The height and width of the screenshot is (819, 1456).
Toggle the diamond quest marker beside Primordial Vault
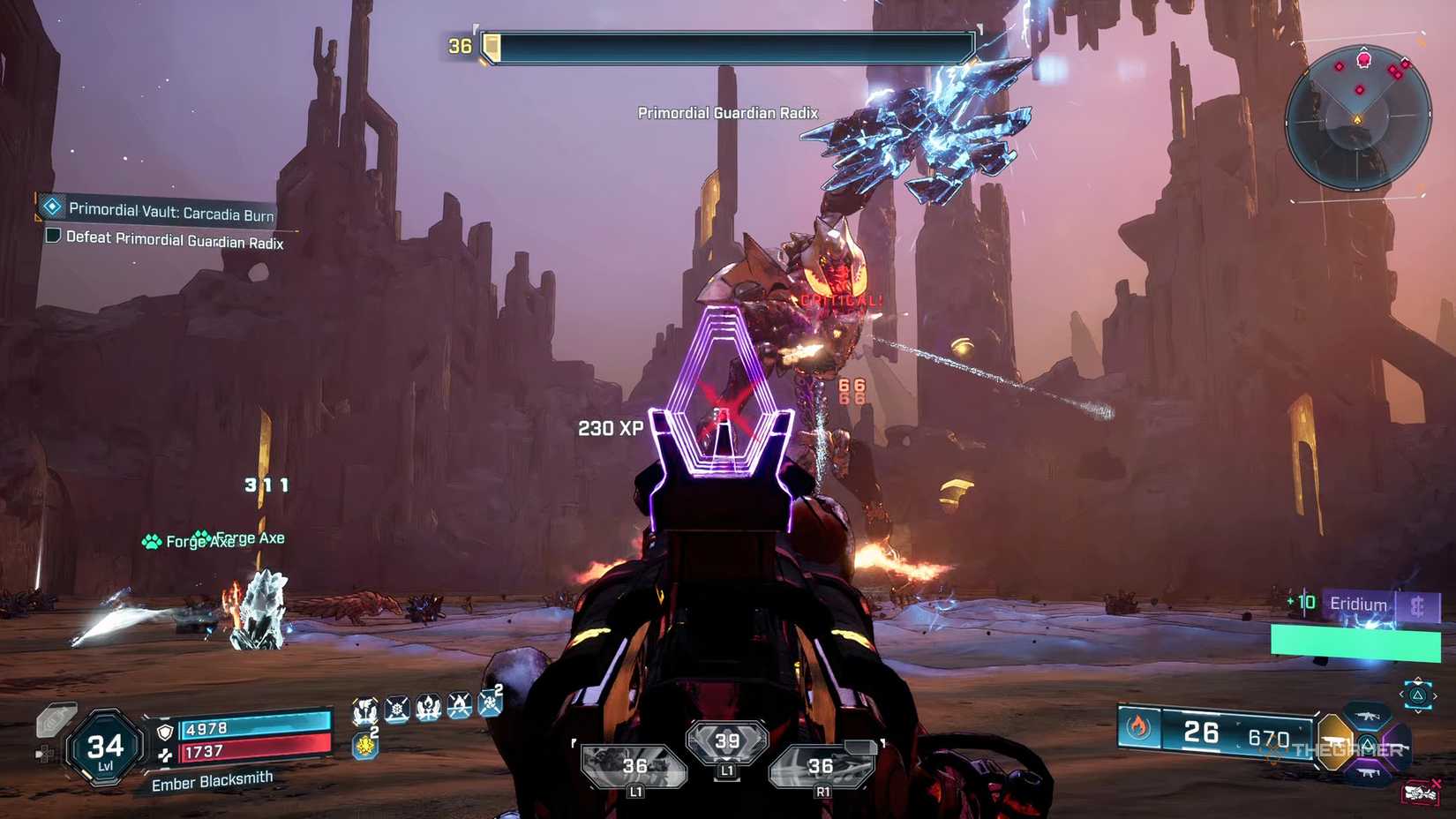[51, 208]
